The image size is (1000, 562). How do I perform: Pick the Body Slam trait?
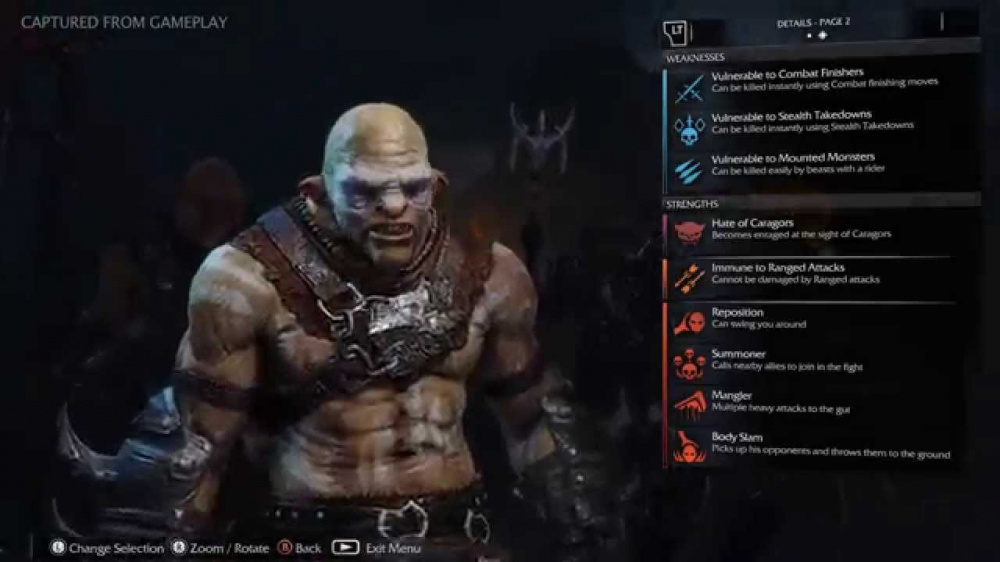click(x=810, y=445)
